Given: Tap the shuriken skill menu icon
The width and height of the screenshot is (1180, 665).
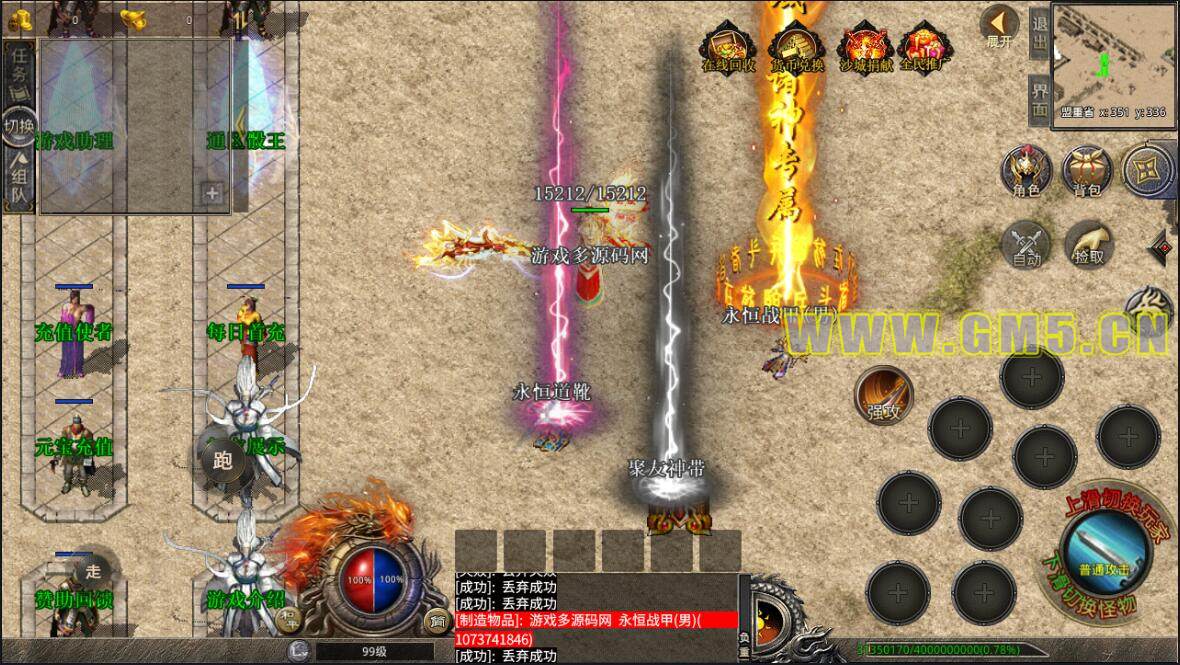Looking at the screenshot, I should pyautogui.click(x=1148, y=168).
